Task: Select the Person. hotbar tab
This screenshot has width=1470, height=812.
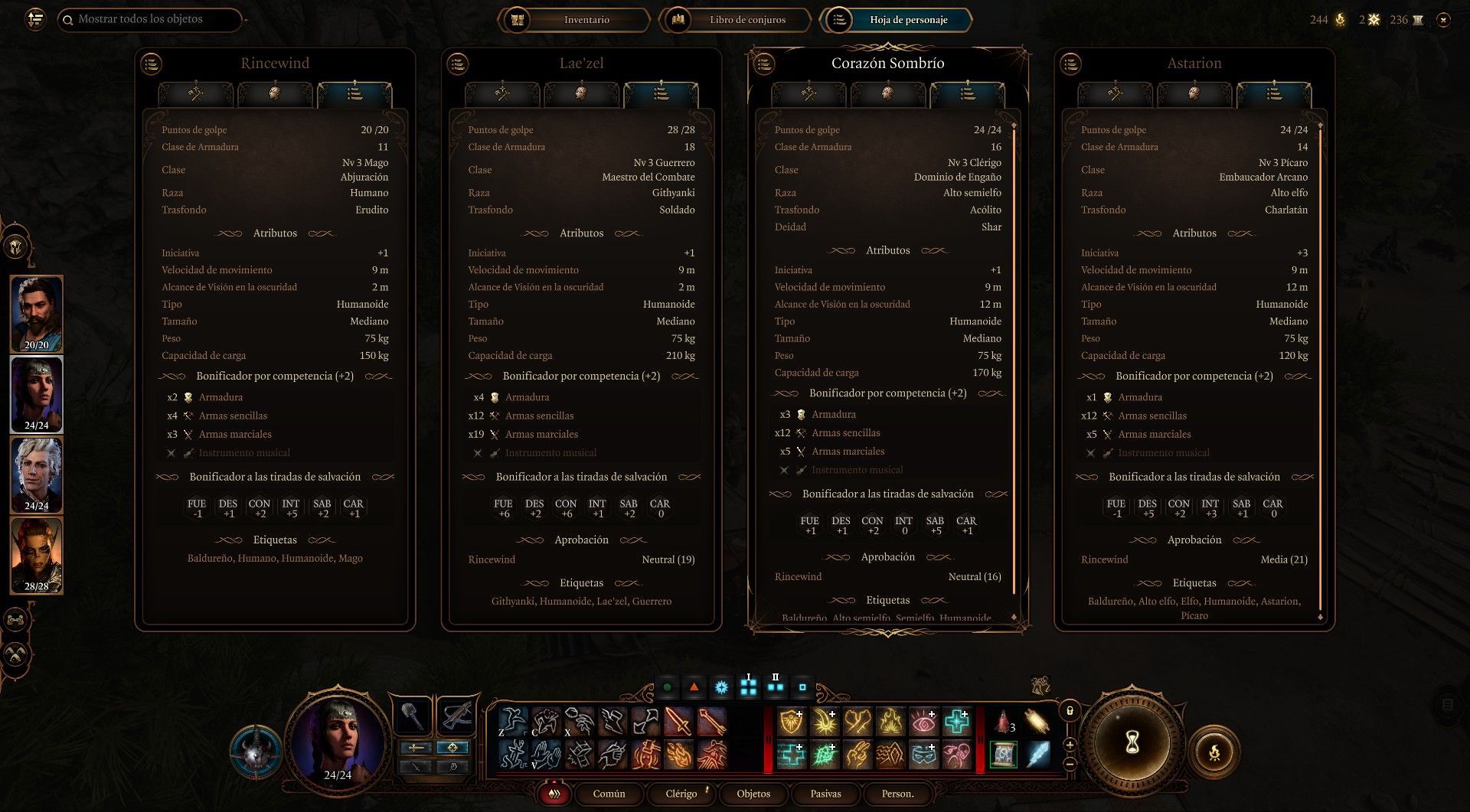Action: 897,794
